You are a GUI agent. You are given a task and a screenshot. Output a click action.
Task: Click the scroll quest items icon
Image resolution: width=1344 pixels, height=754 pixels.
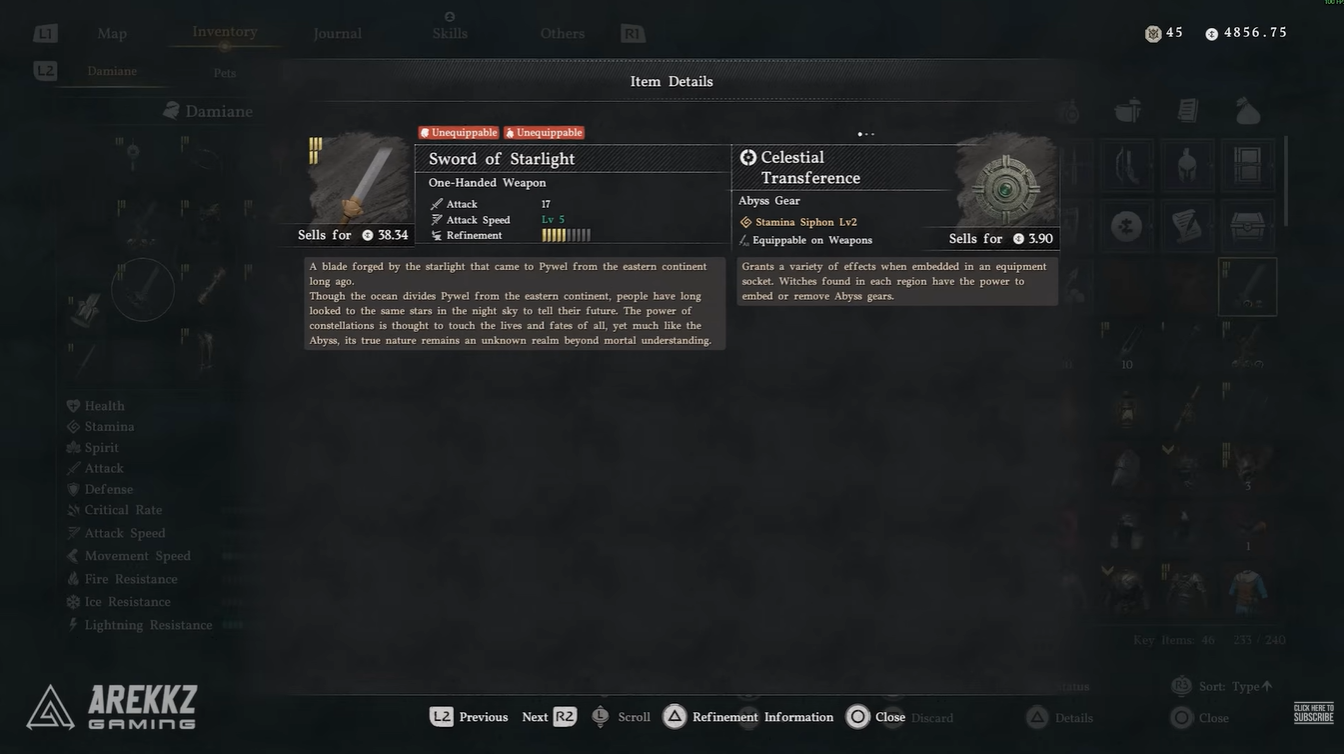1187,228
